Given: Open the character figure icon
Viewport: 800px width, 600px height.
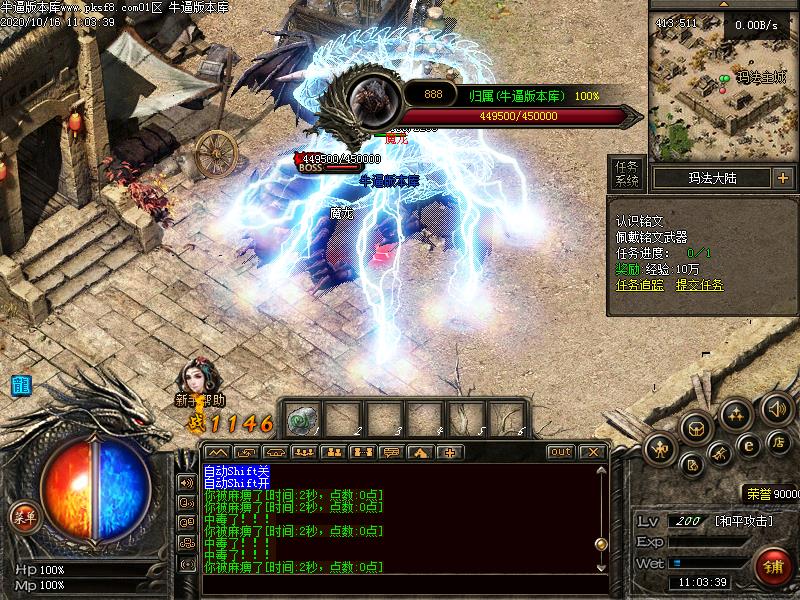Looking at the screenshot, I should [x=660, y=450].
